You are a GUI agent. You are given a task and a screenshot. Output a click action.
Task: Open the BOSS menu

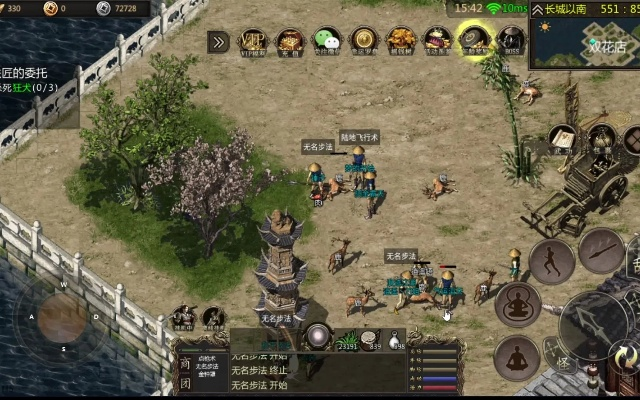510,41
